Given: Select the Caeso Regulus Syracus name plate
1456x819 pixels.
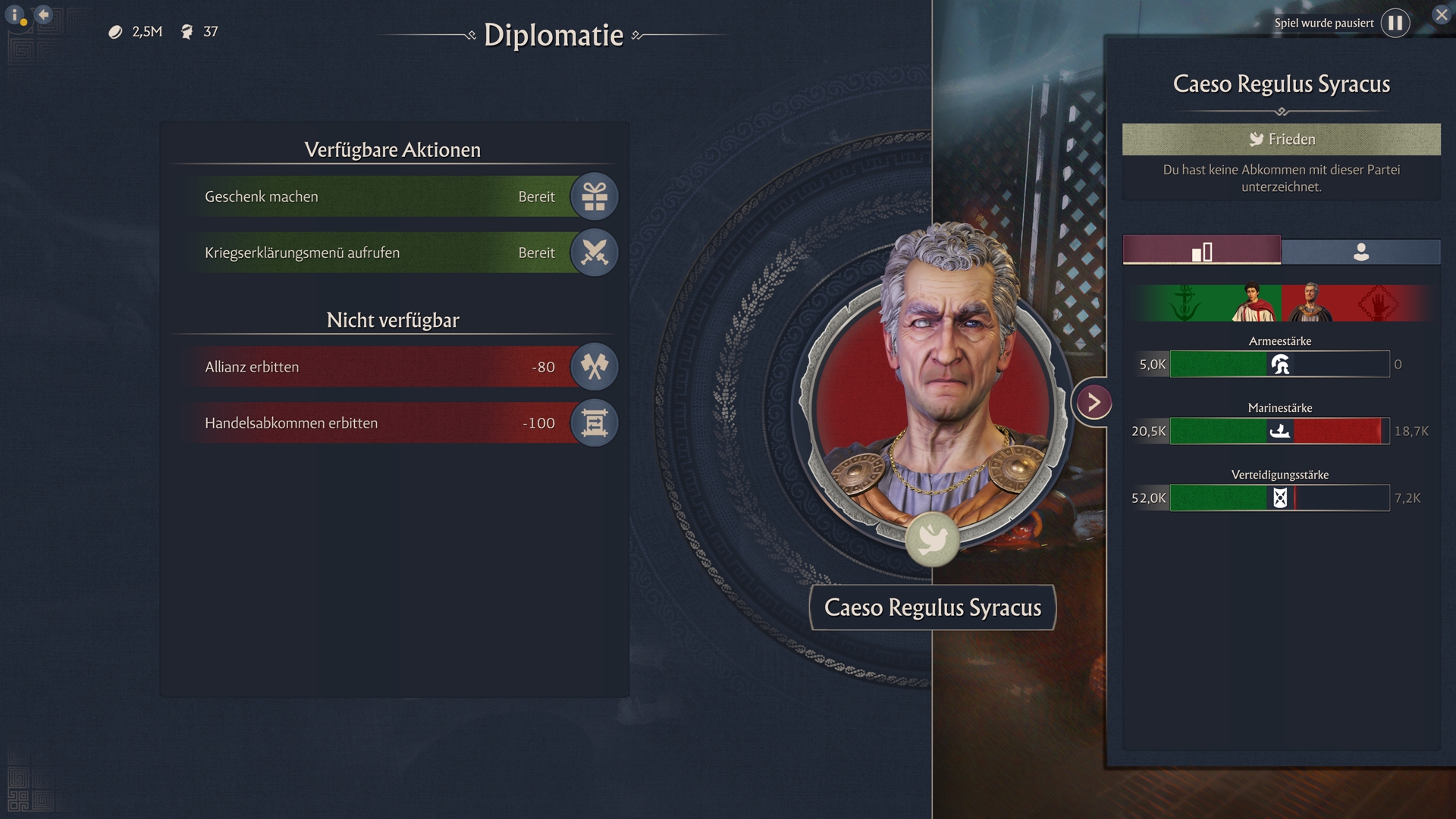Looking at the screenshot, I should [933, 607].
